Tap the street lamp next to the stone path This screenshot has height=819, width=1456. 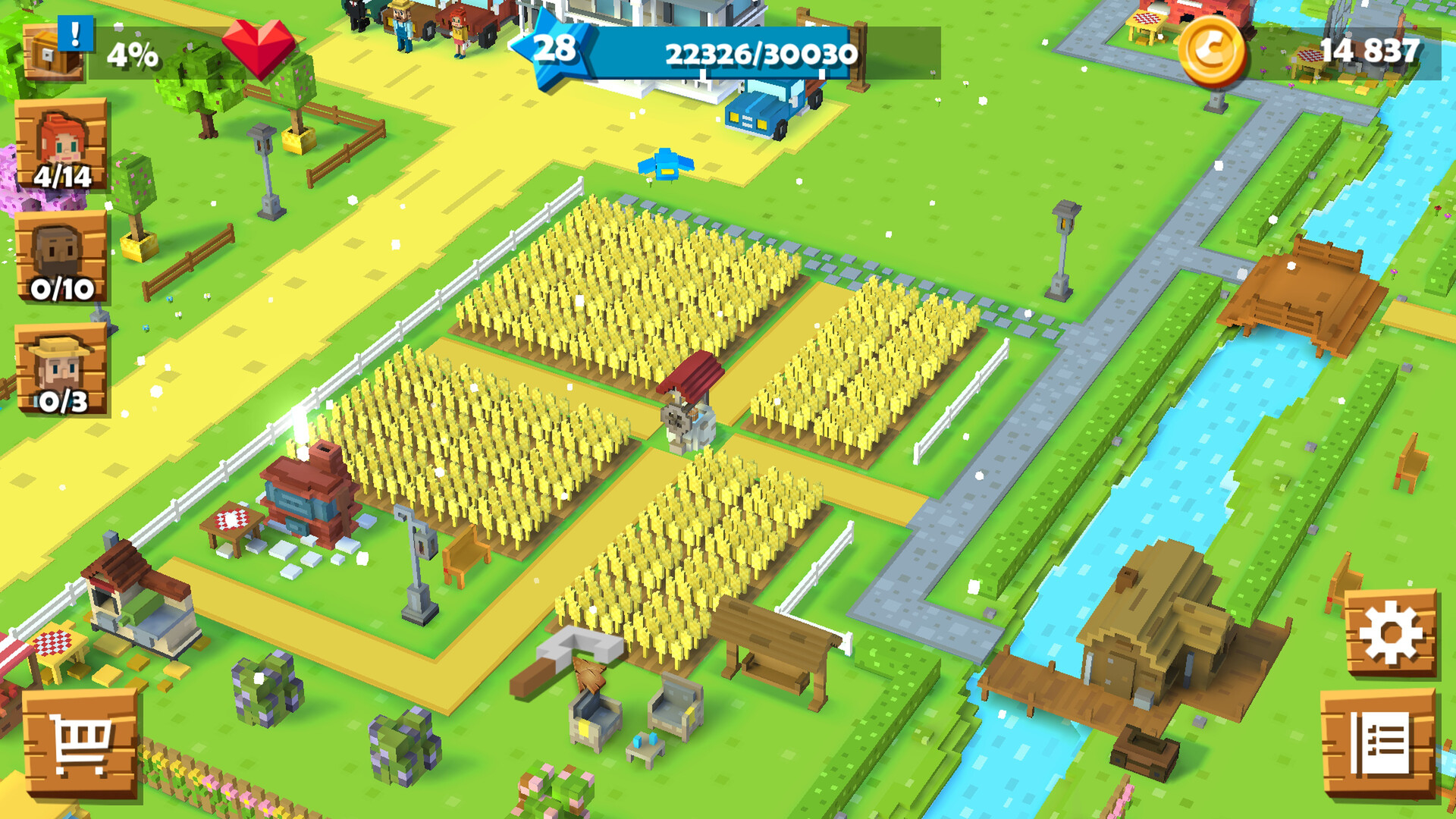coord(1062,243)
